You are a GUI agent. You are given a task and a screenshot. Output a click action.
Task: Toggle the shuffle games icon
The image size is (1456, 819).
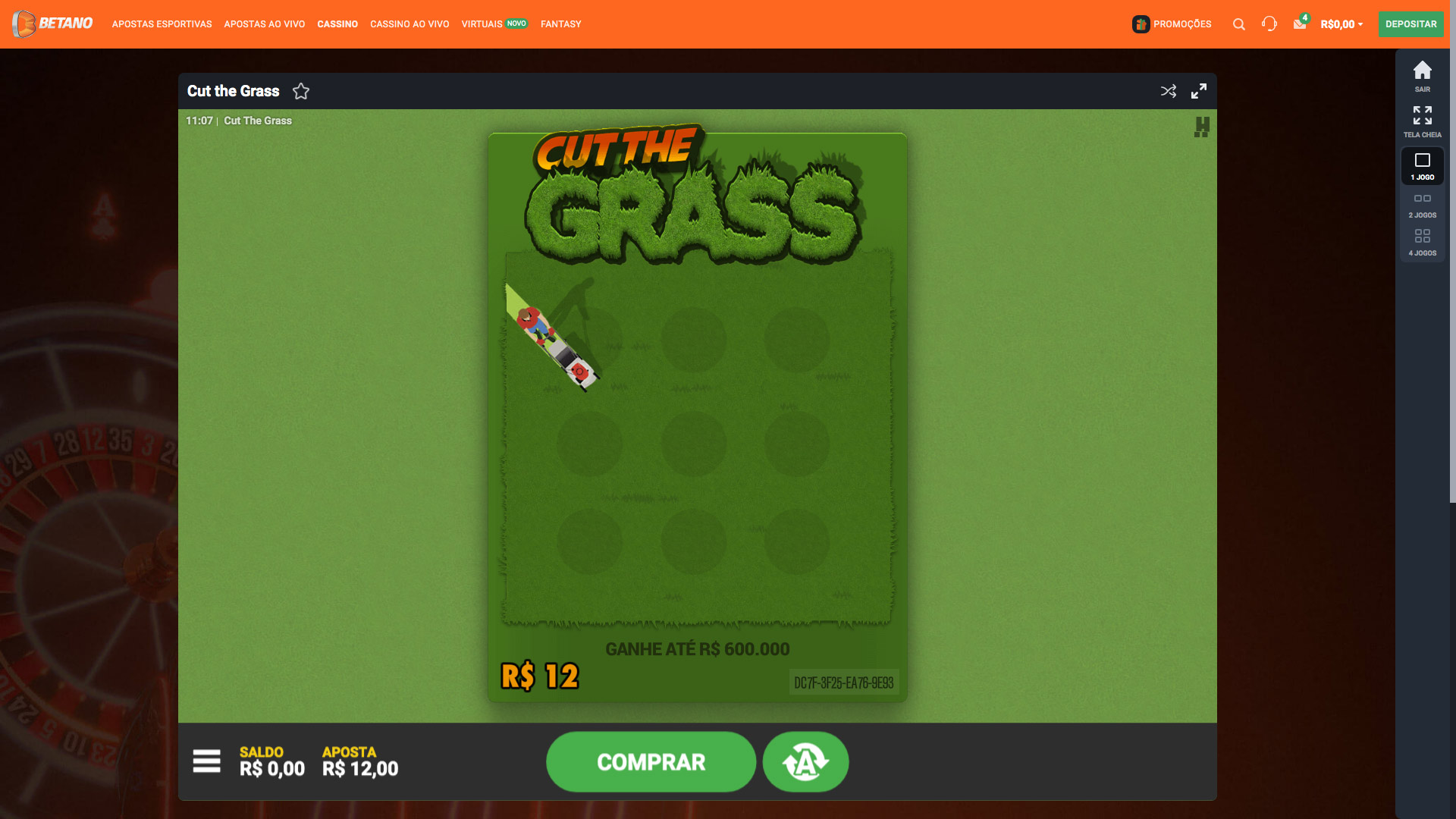1167,90
